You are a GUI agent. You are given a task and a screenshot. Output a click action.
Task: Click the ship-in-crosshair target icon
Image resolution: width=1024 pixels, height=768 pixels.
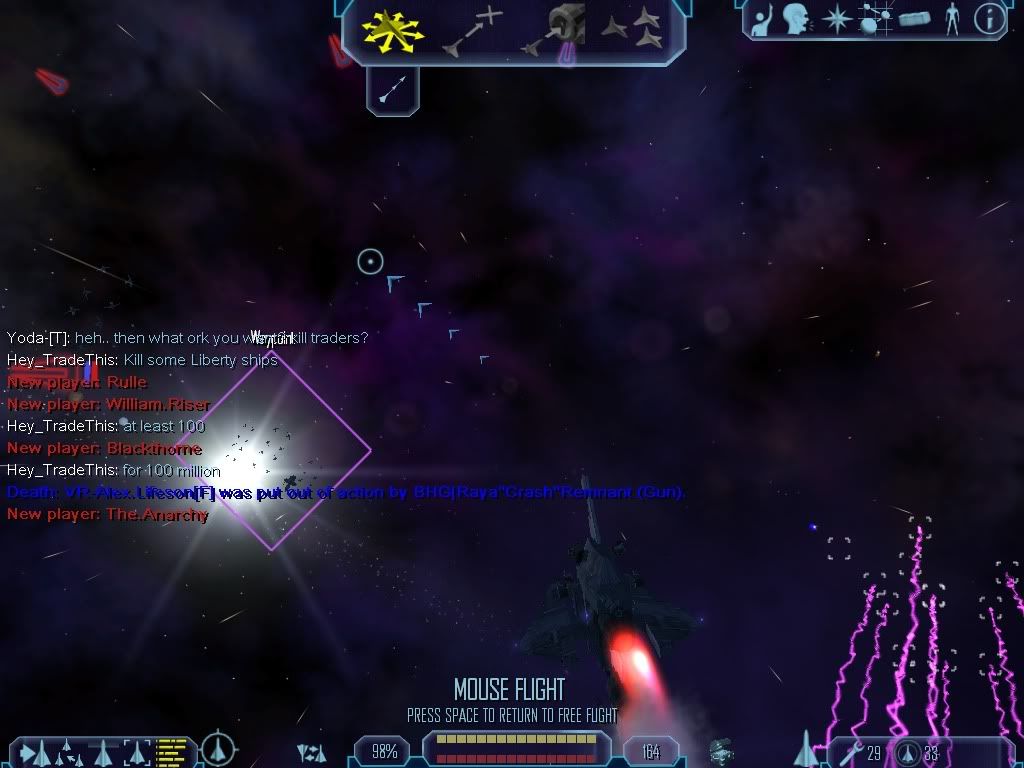(x=218, y=748)
